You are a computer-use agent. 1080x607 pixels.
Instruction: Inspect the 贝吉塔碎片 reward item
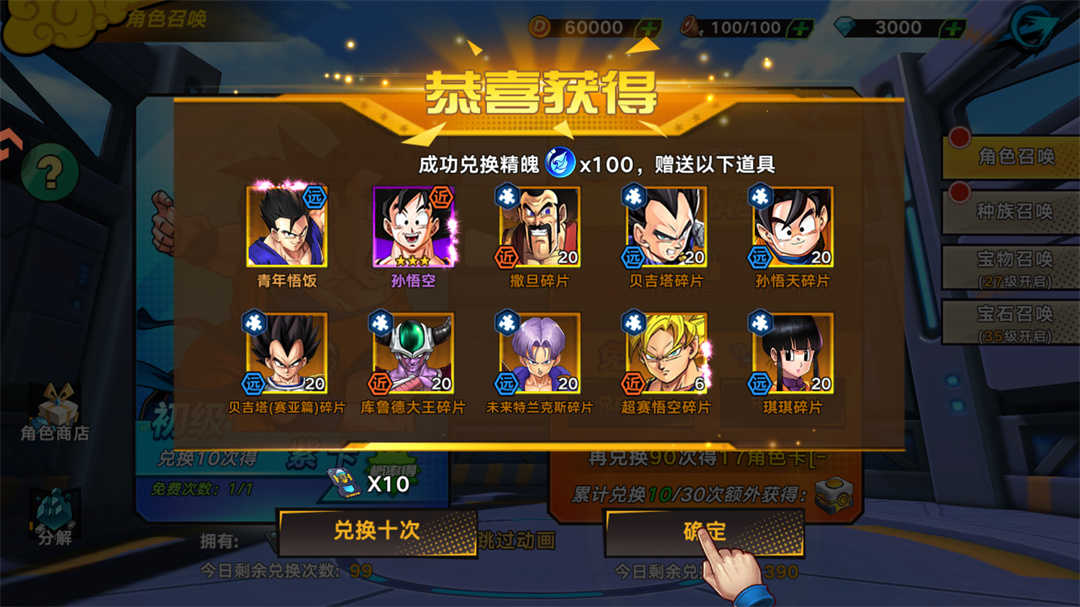click(x=665, y=227)
